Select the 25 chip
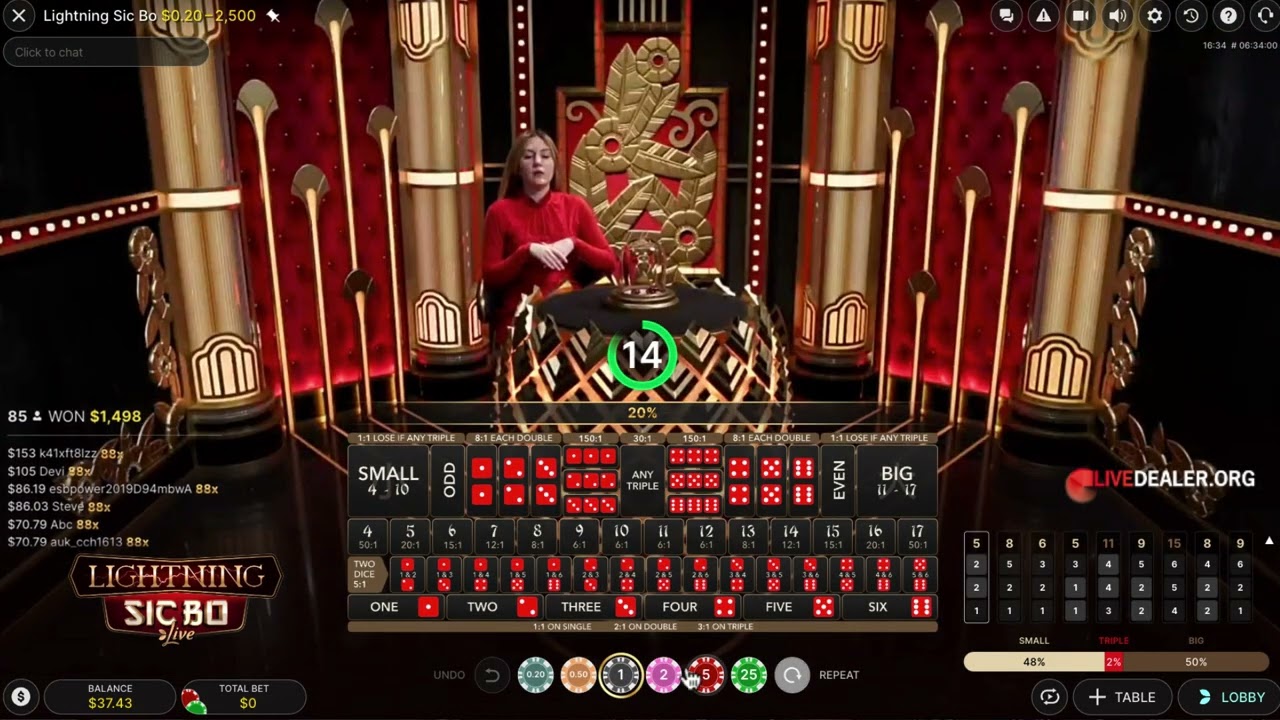Screen dimensions: 1280x720 coord(749,675)
